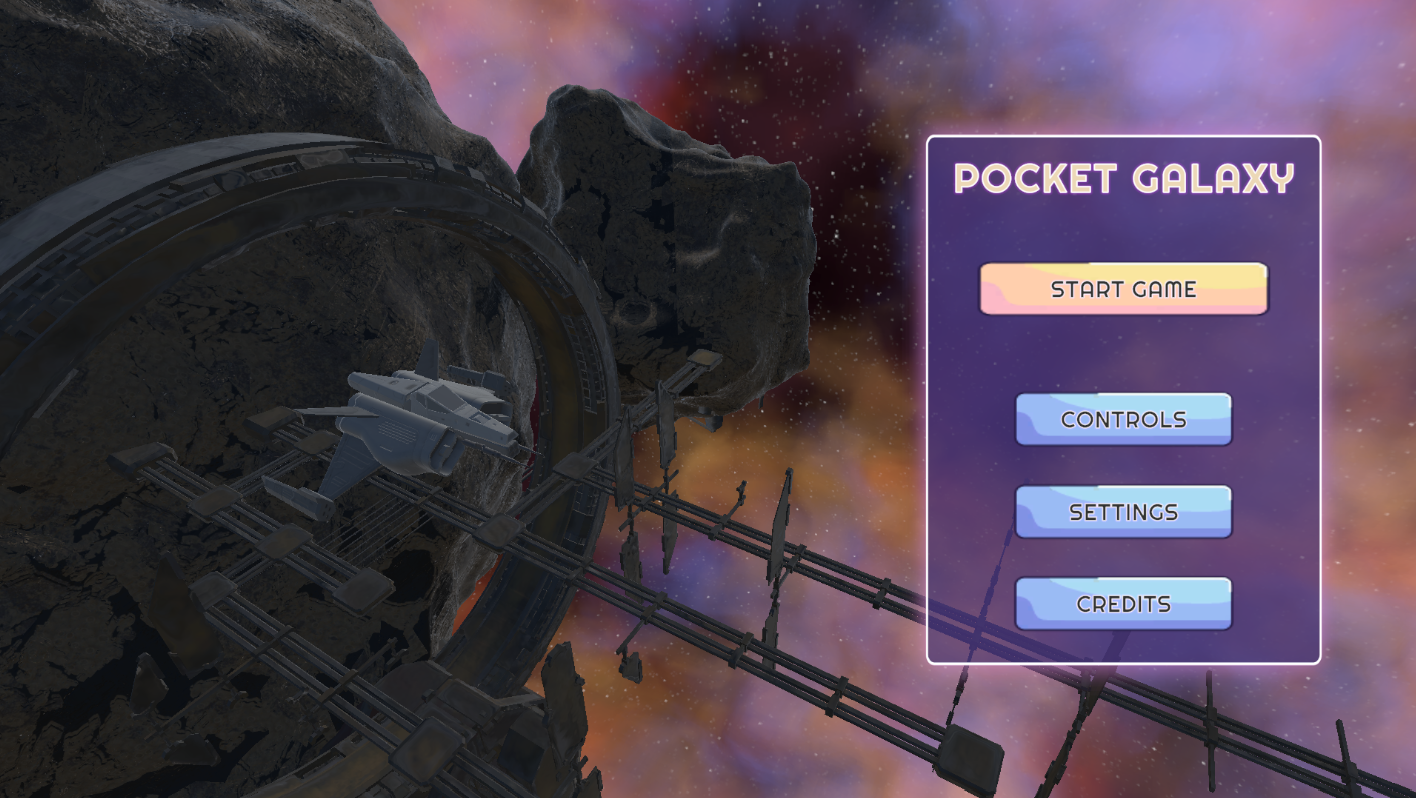Click the bottommost menu button labeled Credits

coord(1122,603)
